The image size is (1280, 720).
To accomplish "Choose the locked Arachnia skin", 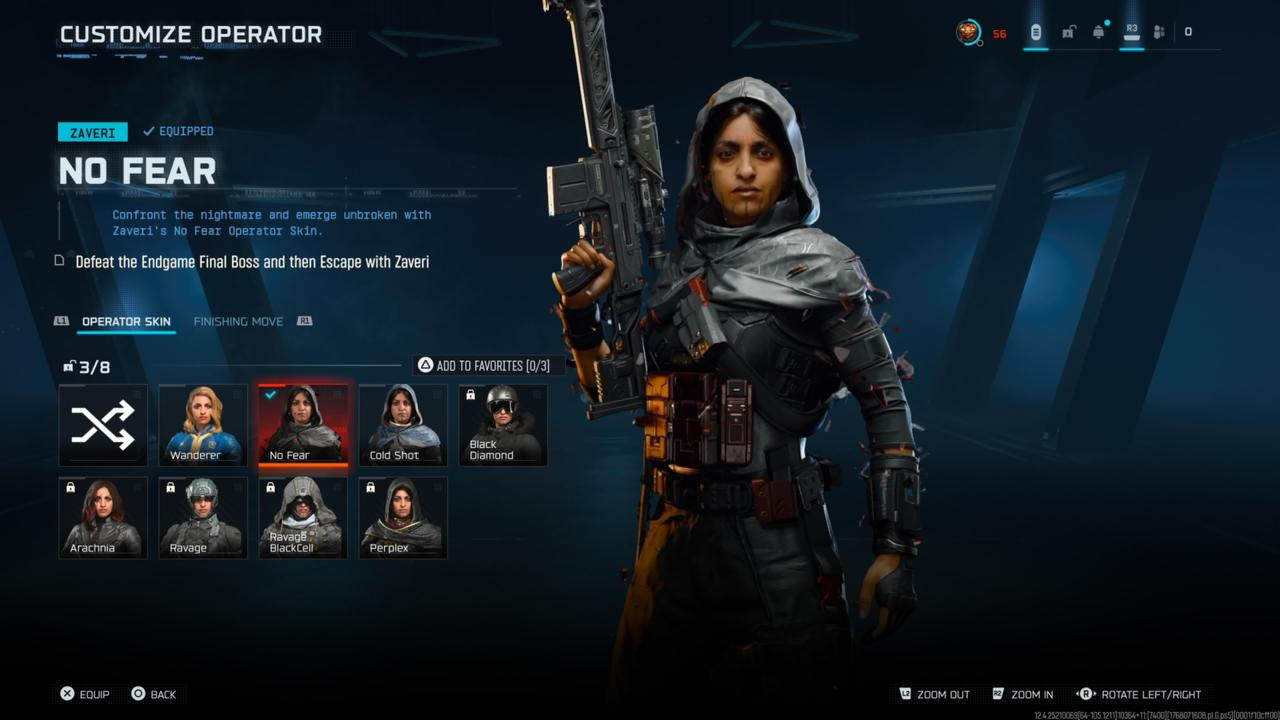I will pos(103,517).
